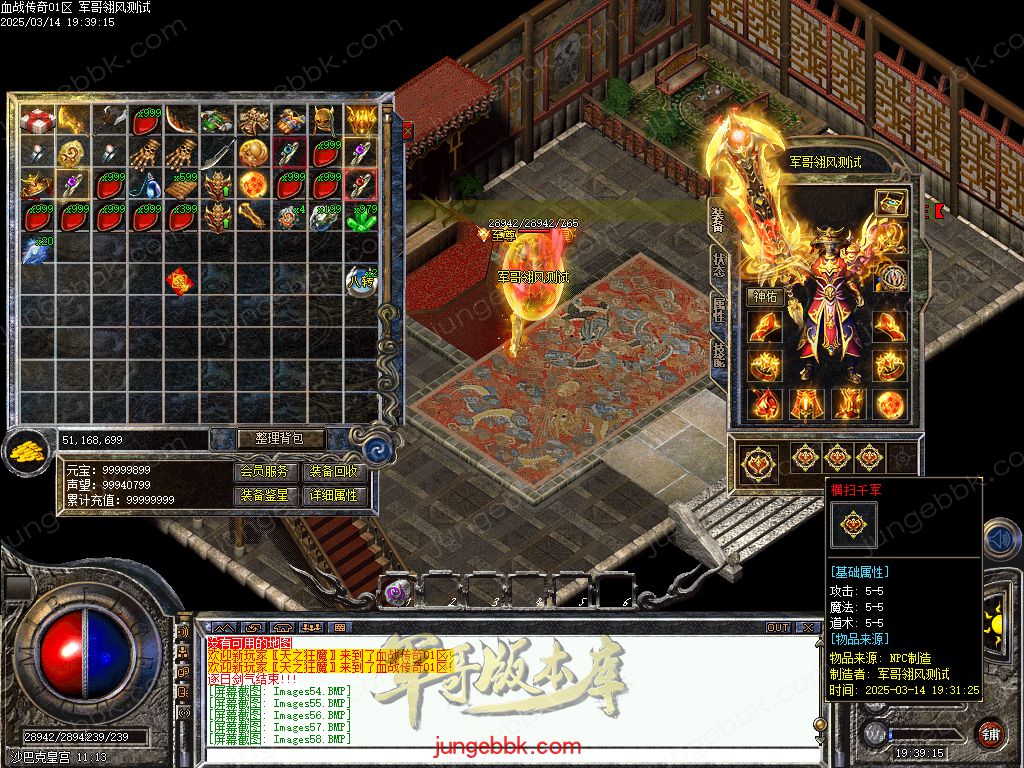Open the 技能 skills tab

pyautogui.click(x=718, y=357)
